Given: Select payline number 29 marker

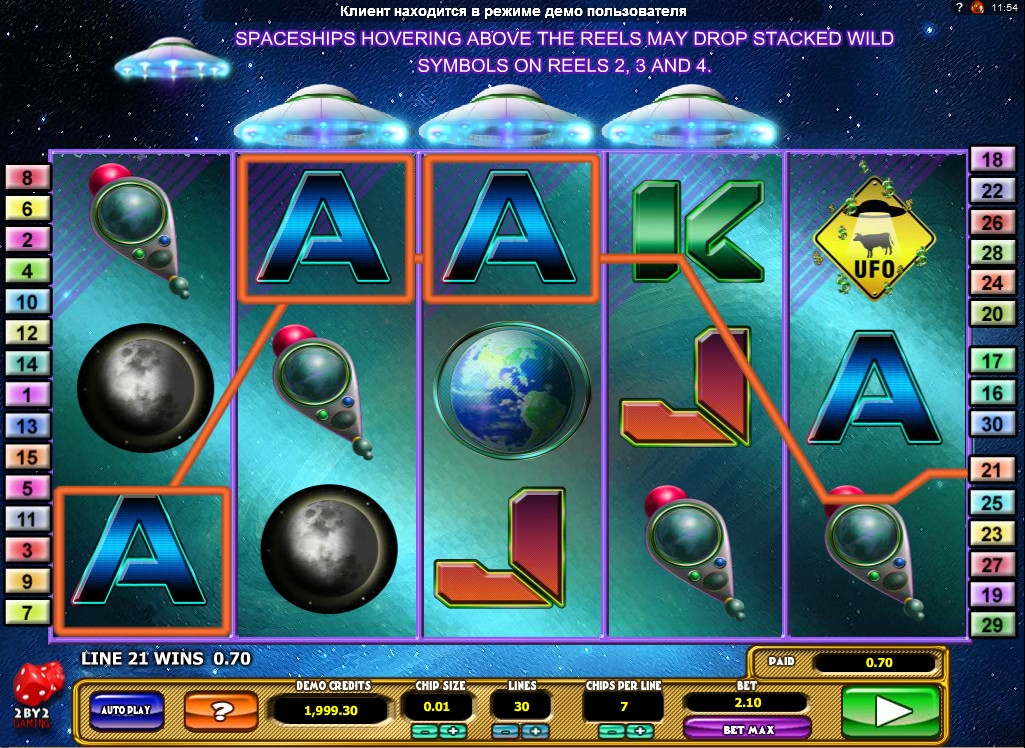Looking at the screenshot, I should pos(992,625).
